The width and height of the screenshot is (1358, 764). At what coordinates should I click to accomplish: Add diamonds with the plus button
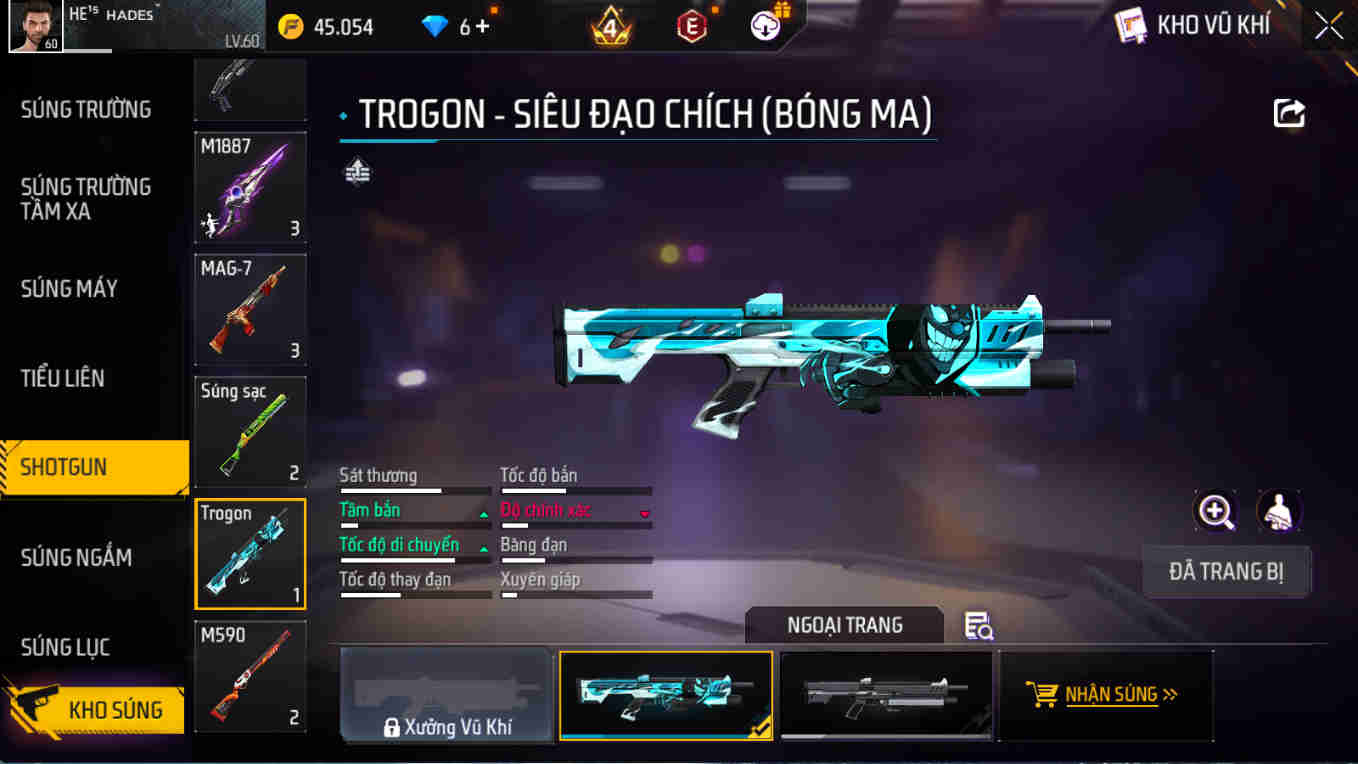(x=483, y=27)
